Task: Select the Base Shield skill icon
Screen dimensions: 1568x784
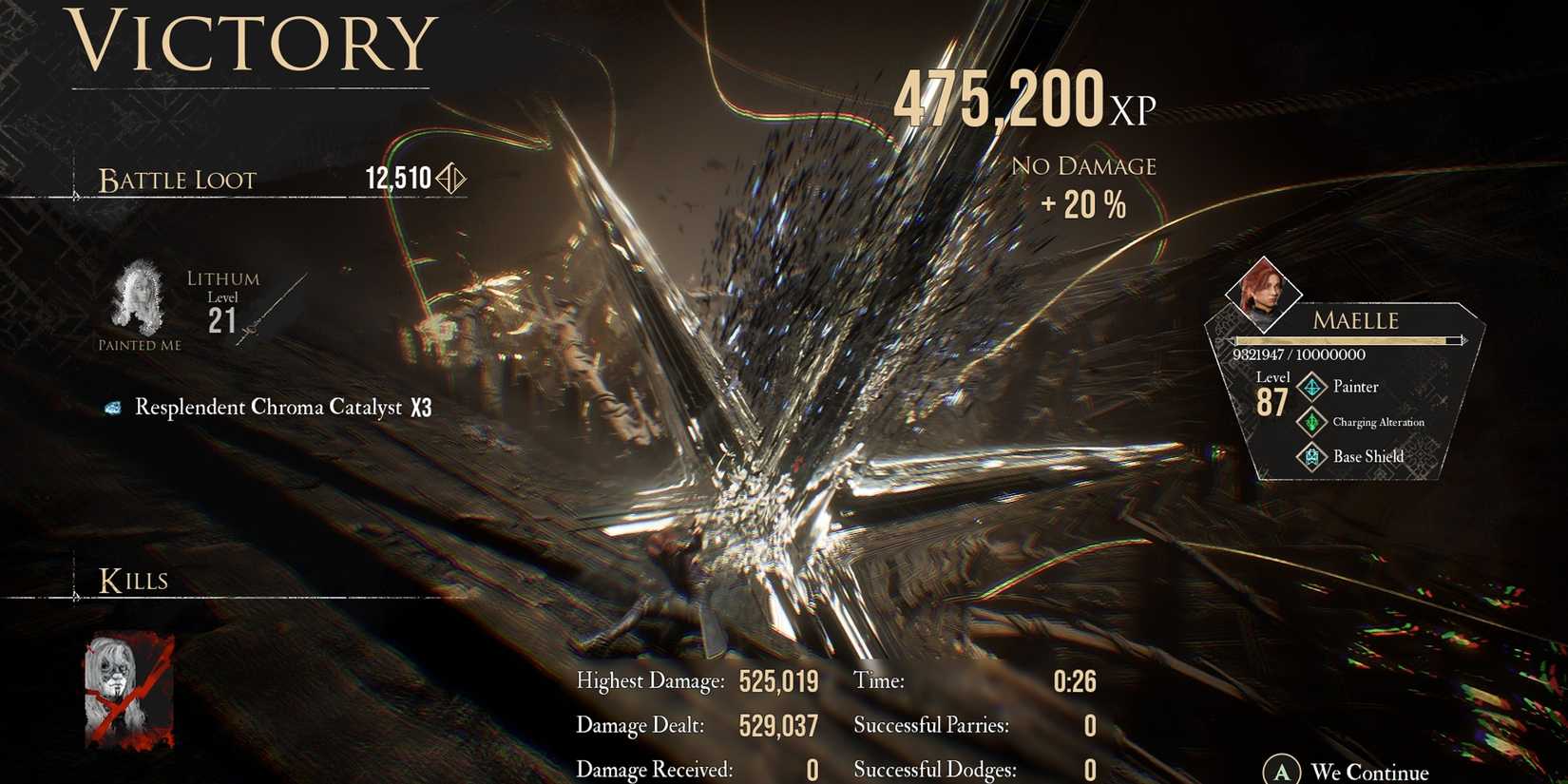Action: pos(1311,456)
